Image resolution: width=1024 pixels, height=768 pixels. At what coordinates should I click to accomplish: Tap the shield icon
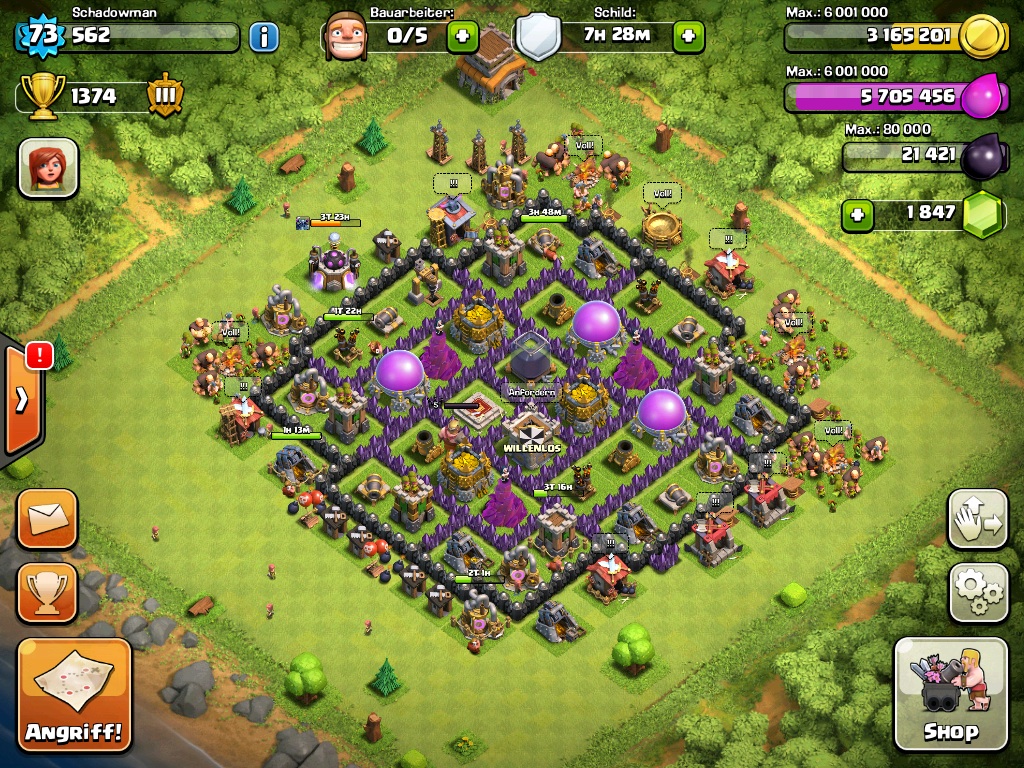(538, 37)
